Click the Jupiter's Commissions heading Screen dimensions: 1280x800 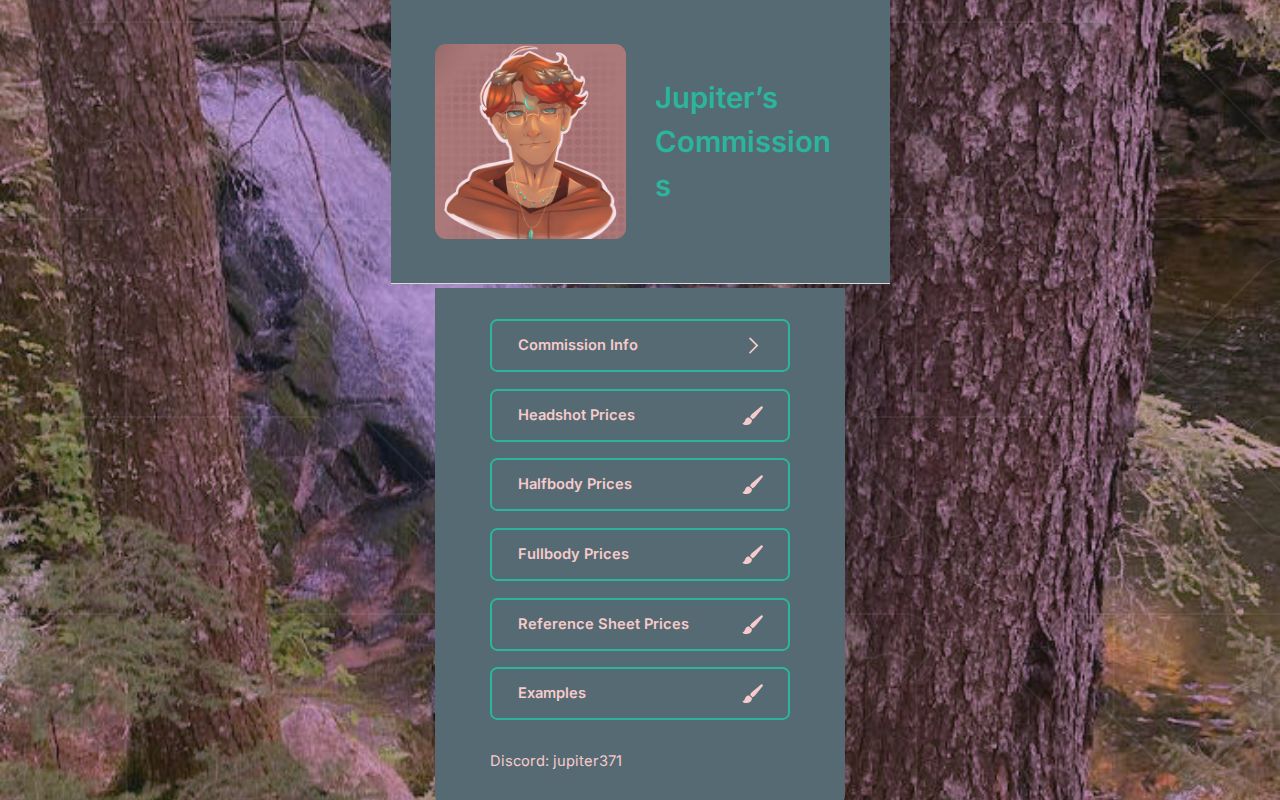(742, 141)
